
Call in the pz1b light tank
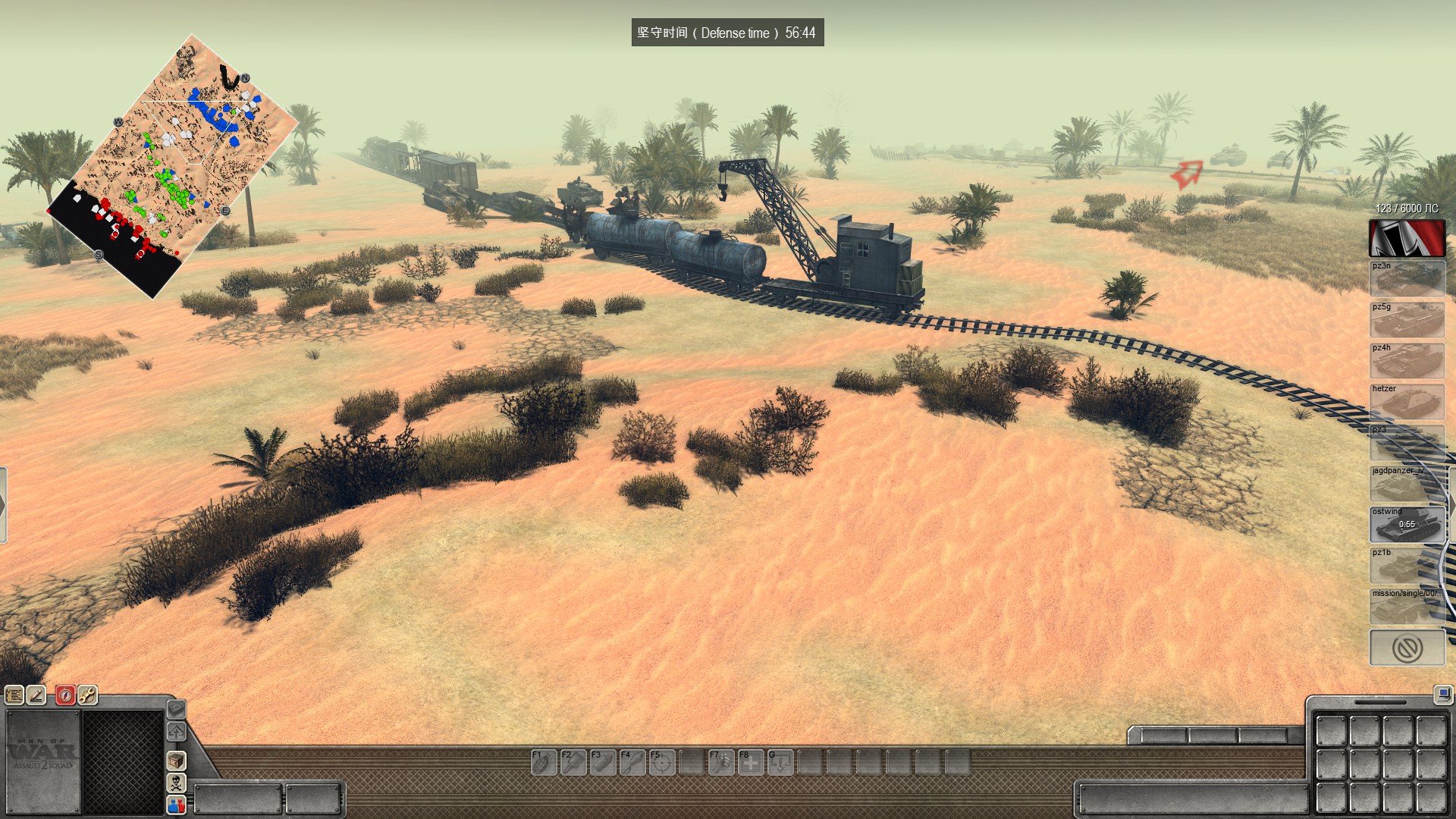[x=1407, y=566]
